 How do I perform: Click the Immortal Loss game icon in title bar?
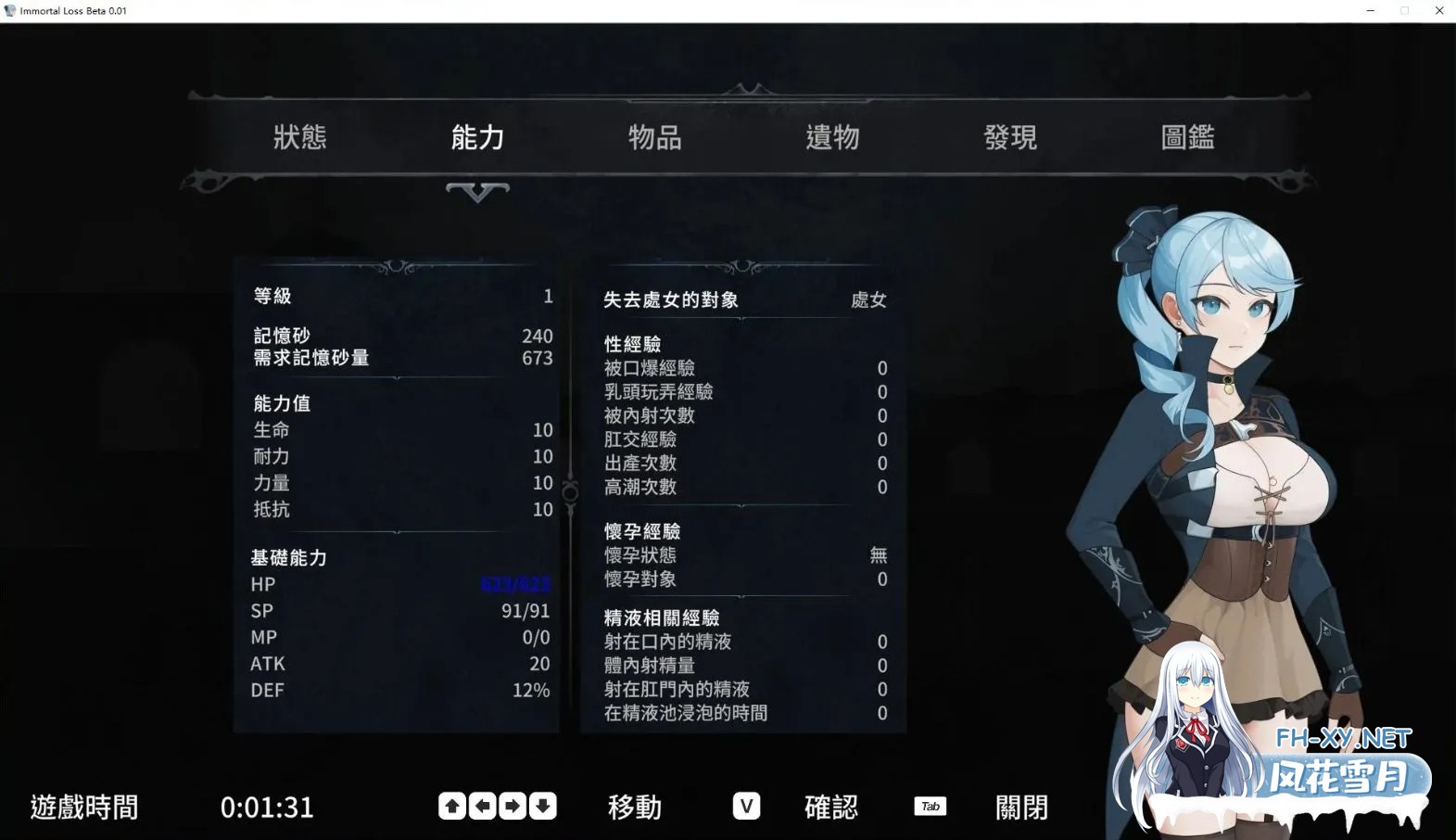pos(9,10)
